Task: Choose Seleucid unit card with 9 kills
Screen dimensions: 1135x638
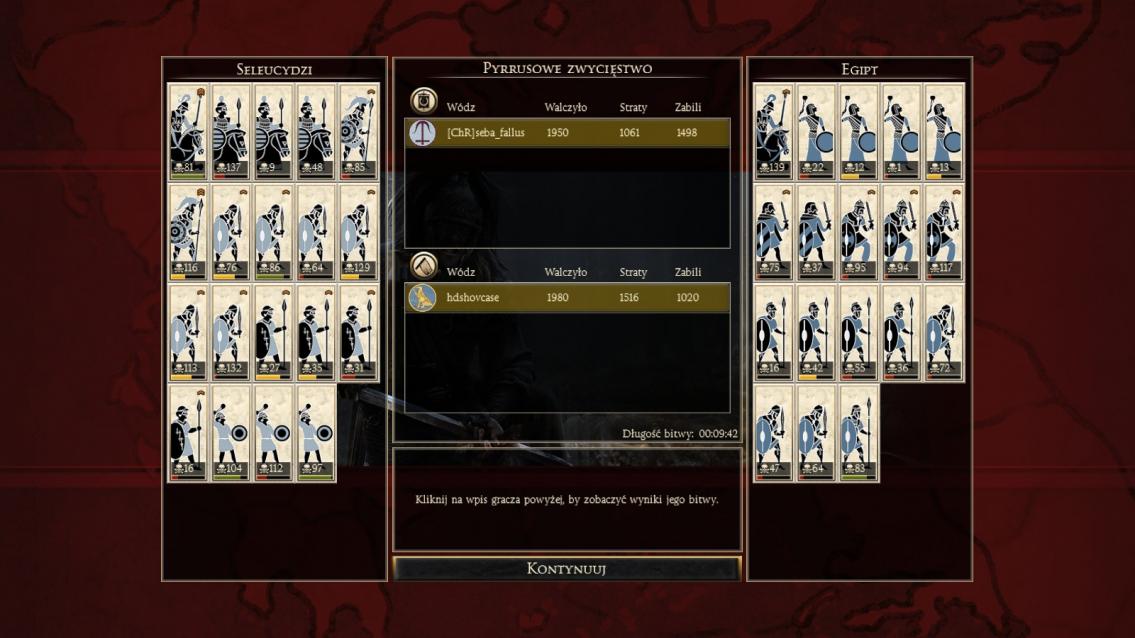Action: (x=274, y=131)
